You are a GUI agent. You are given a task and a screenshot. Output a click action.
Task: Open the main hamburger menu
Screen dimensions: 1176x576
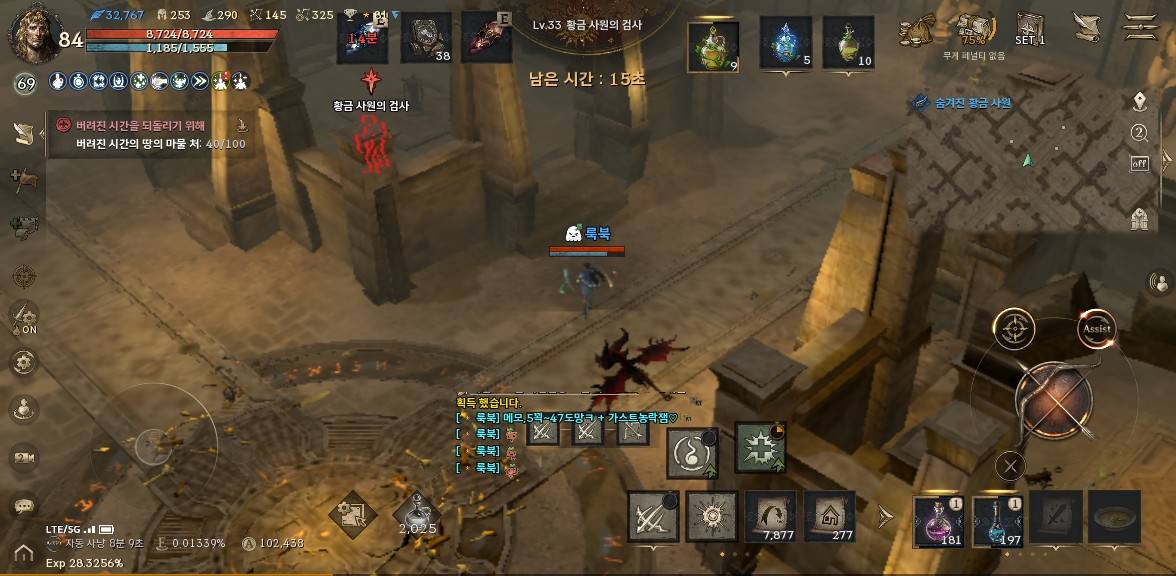(1140, 26)
